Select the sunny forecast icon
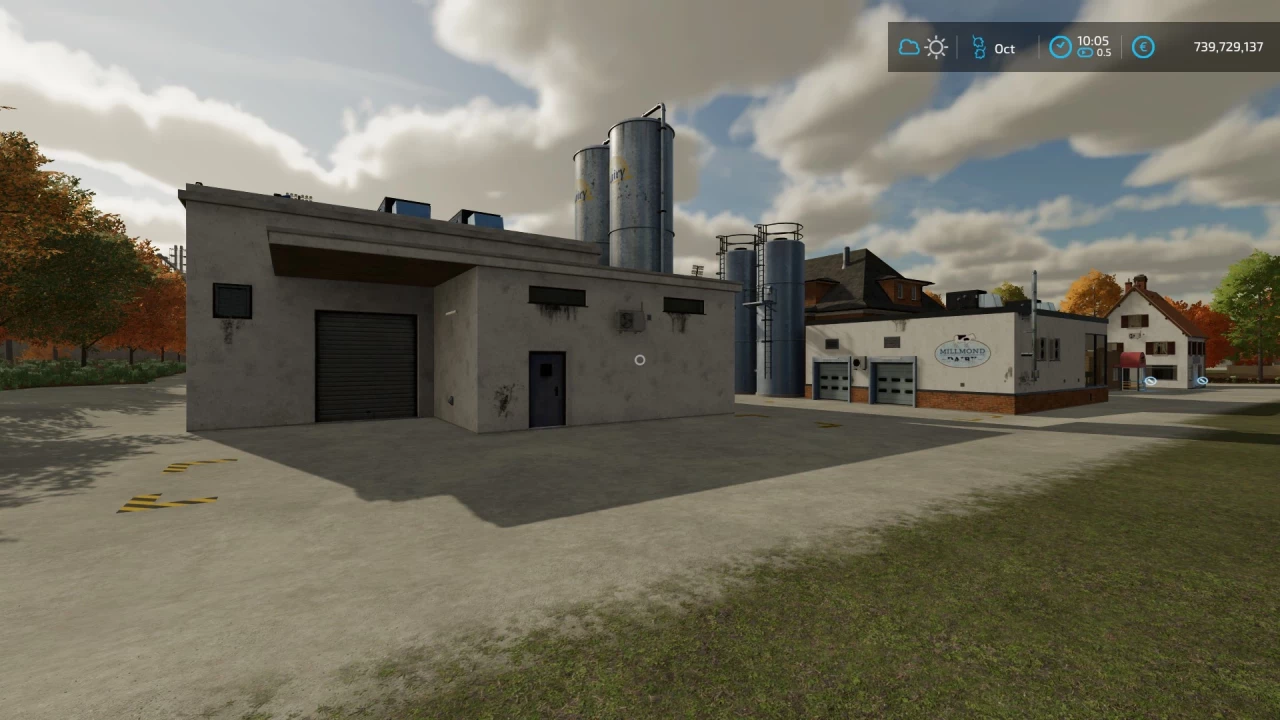1280x720 pixels. (936, 47)
